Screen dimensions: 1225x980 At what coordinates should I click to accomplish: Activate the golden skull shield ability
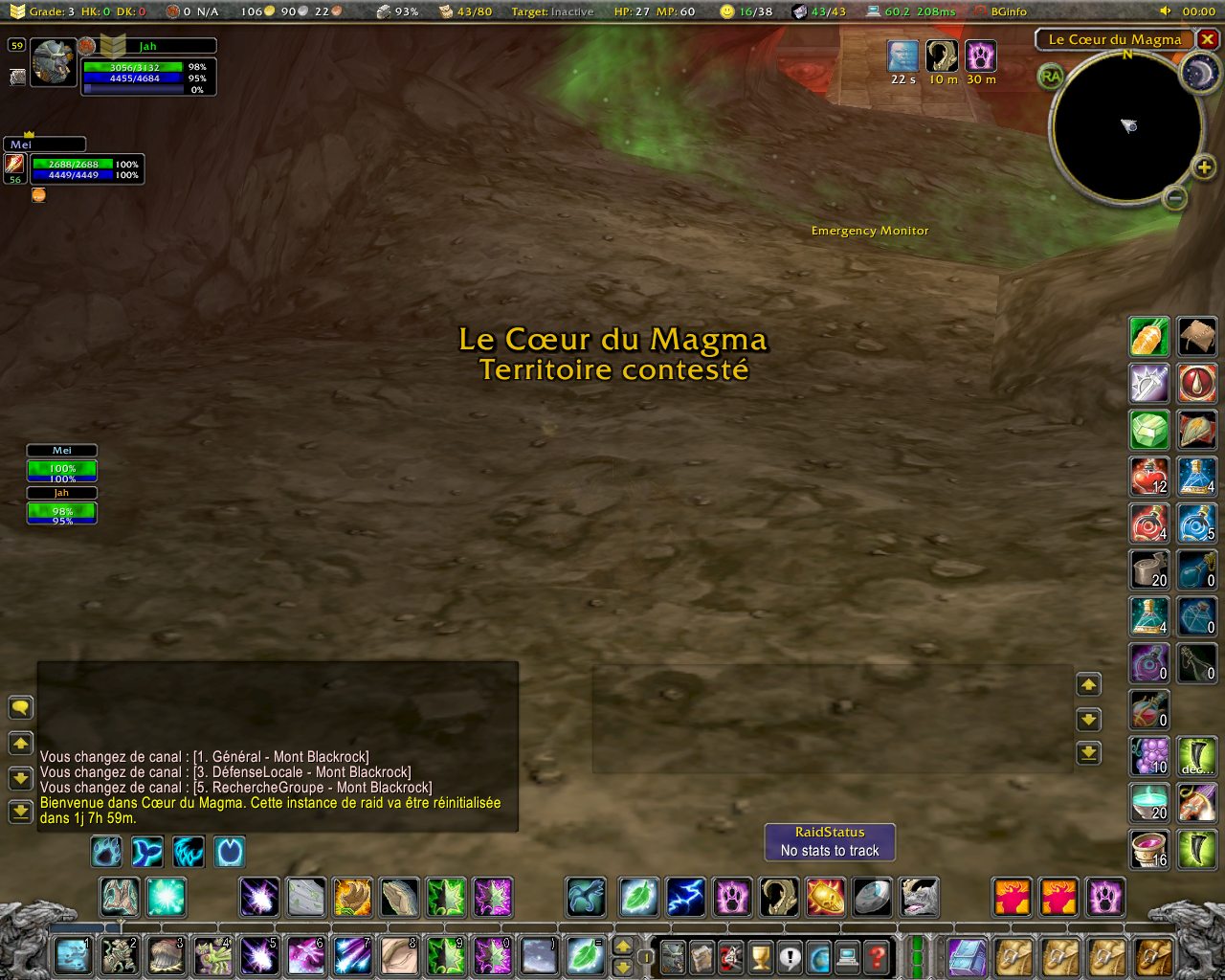[x=826, y=898]
